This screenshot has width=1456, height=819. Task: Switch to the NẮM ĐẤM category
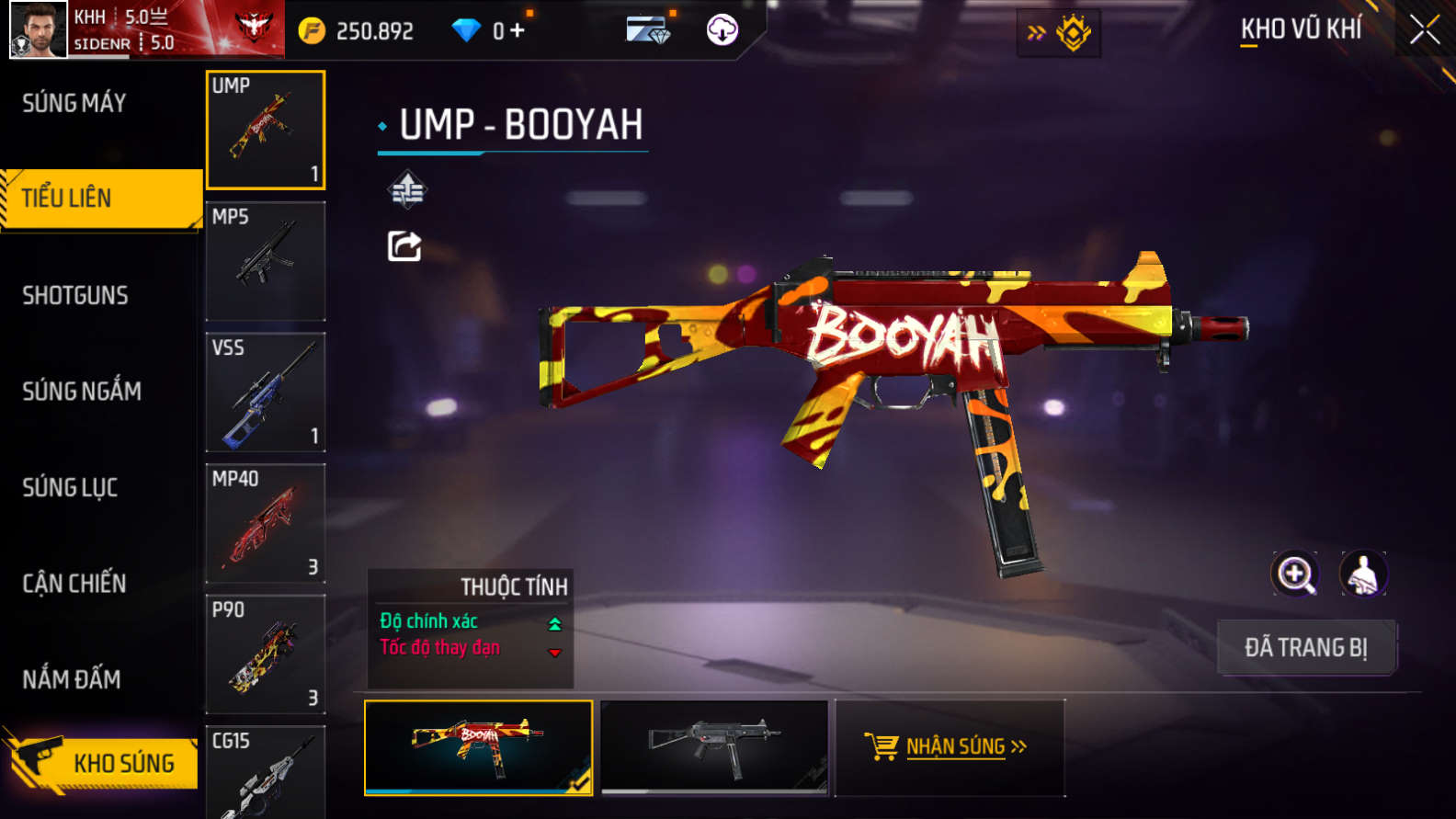72,679
